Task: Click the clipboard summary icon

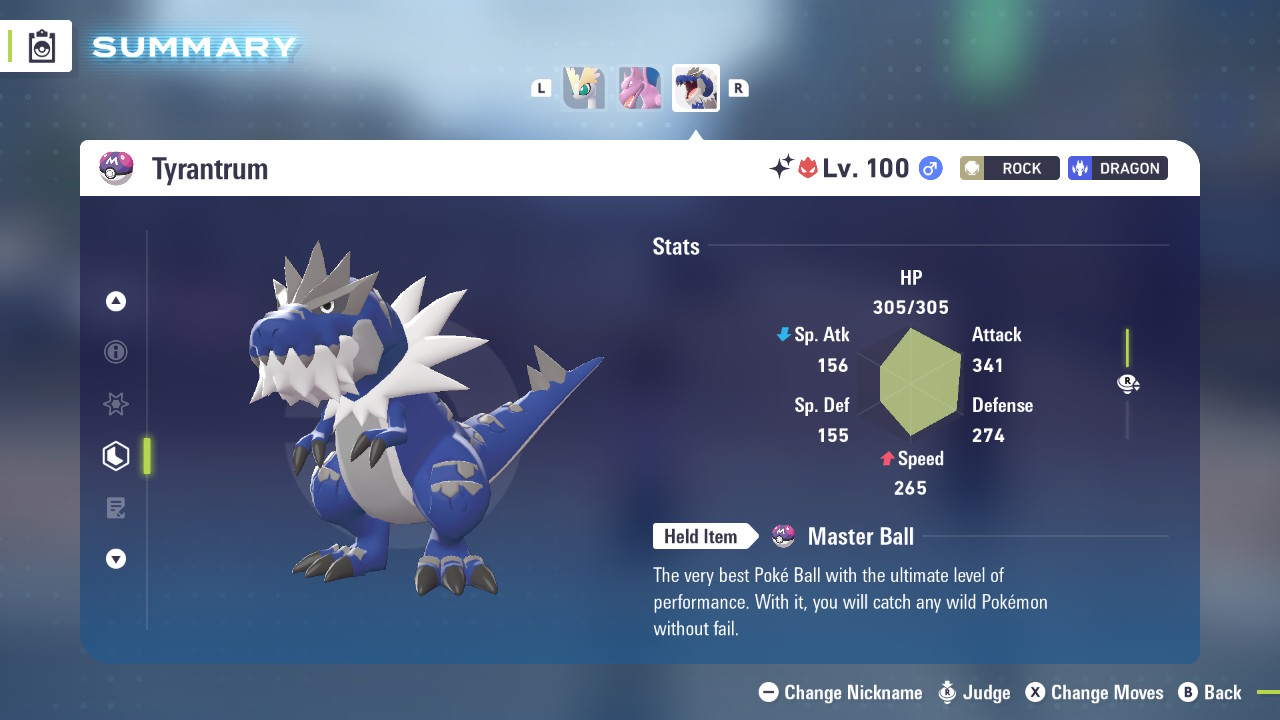Action: (42, 47)
